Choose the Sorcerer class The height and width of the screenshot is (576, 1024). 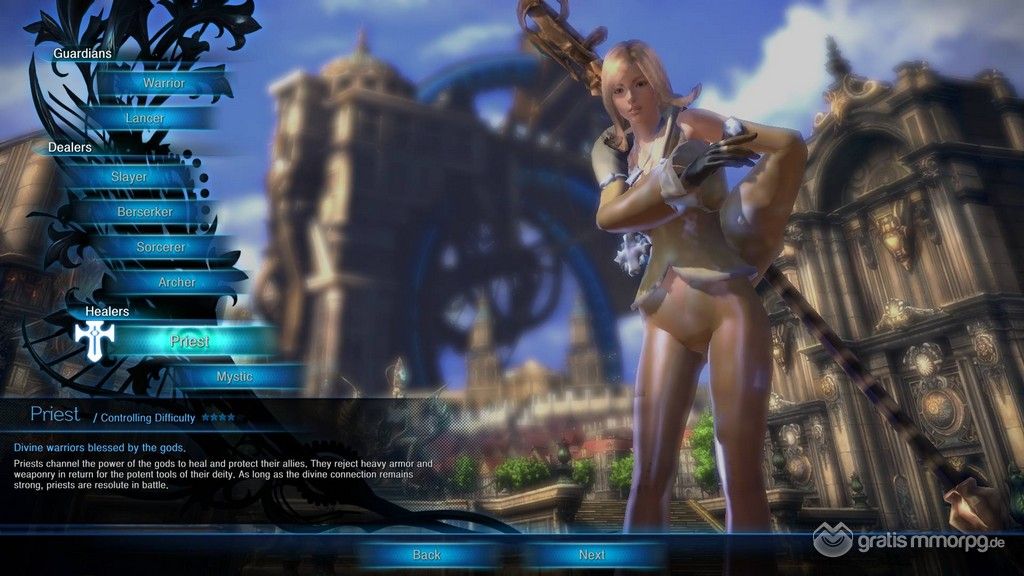click(160, 247)
